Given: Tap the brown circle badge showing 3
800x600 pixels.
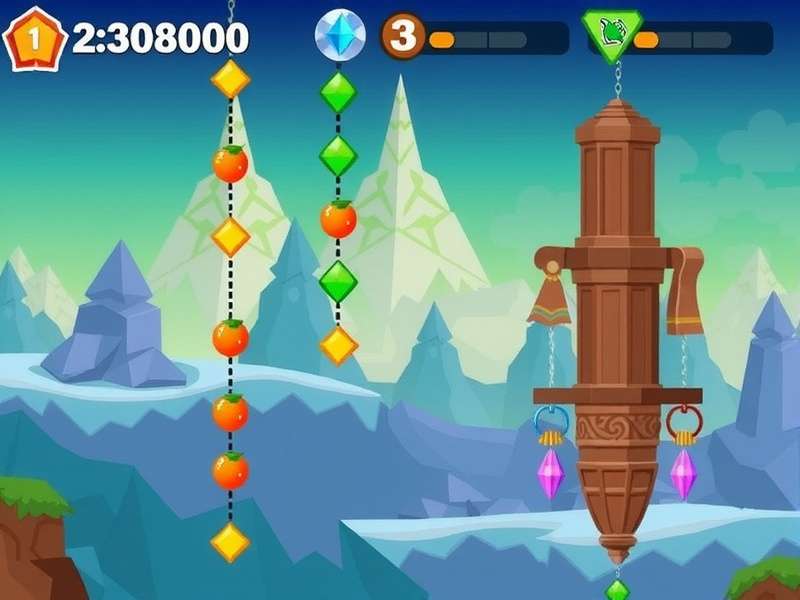Looking at the screenshot, I should 402,36.
